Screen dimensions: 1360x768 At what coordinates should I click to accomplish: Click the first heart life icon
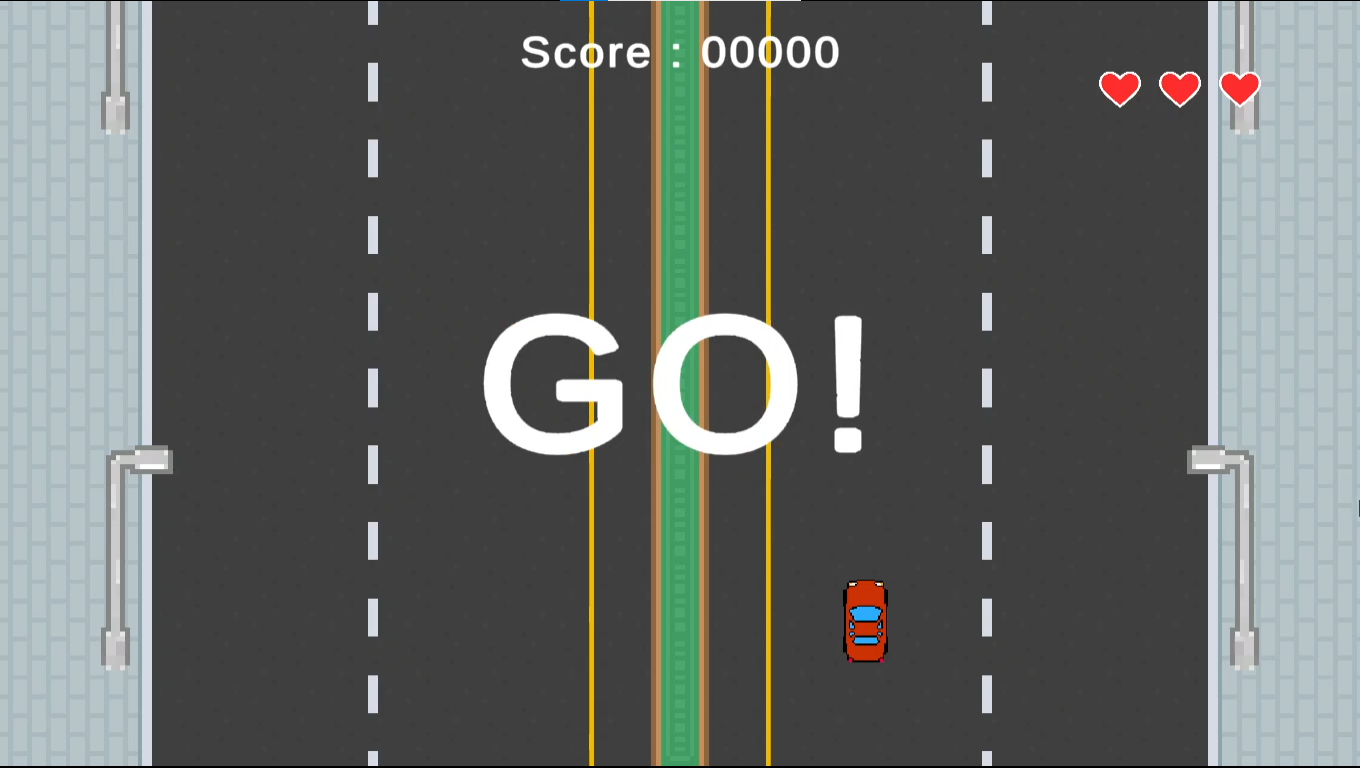1119,89
